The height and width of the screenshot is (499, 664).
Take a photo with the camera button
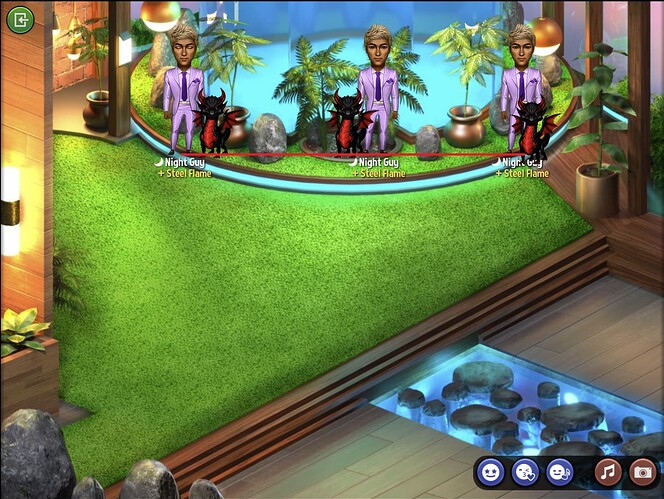click(642, 471)
